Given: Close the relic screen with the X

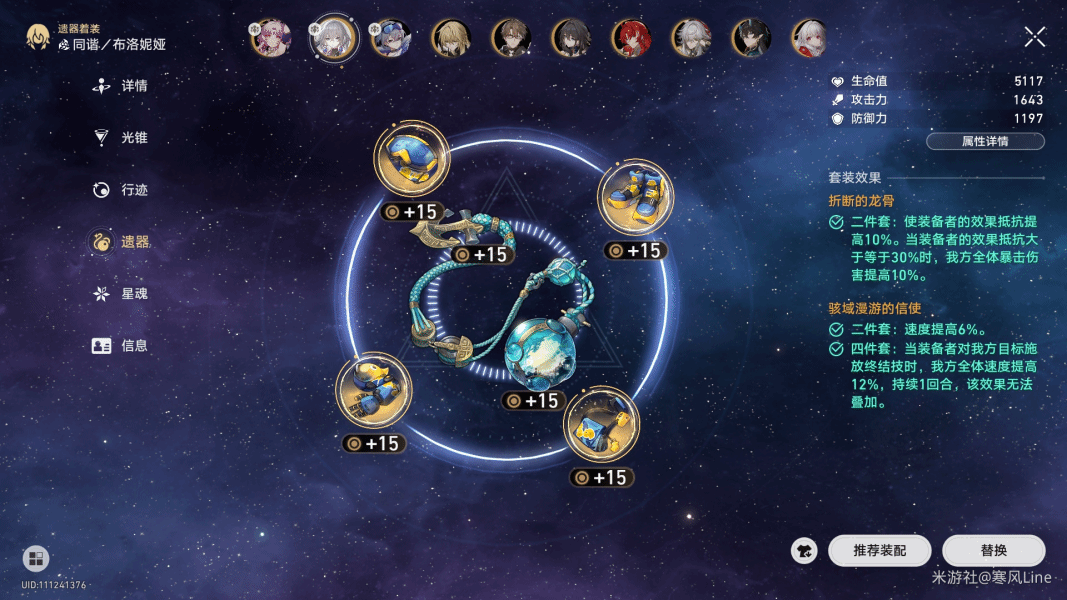Looking at the screenshot, I should tap(1035, 38).
